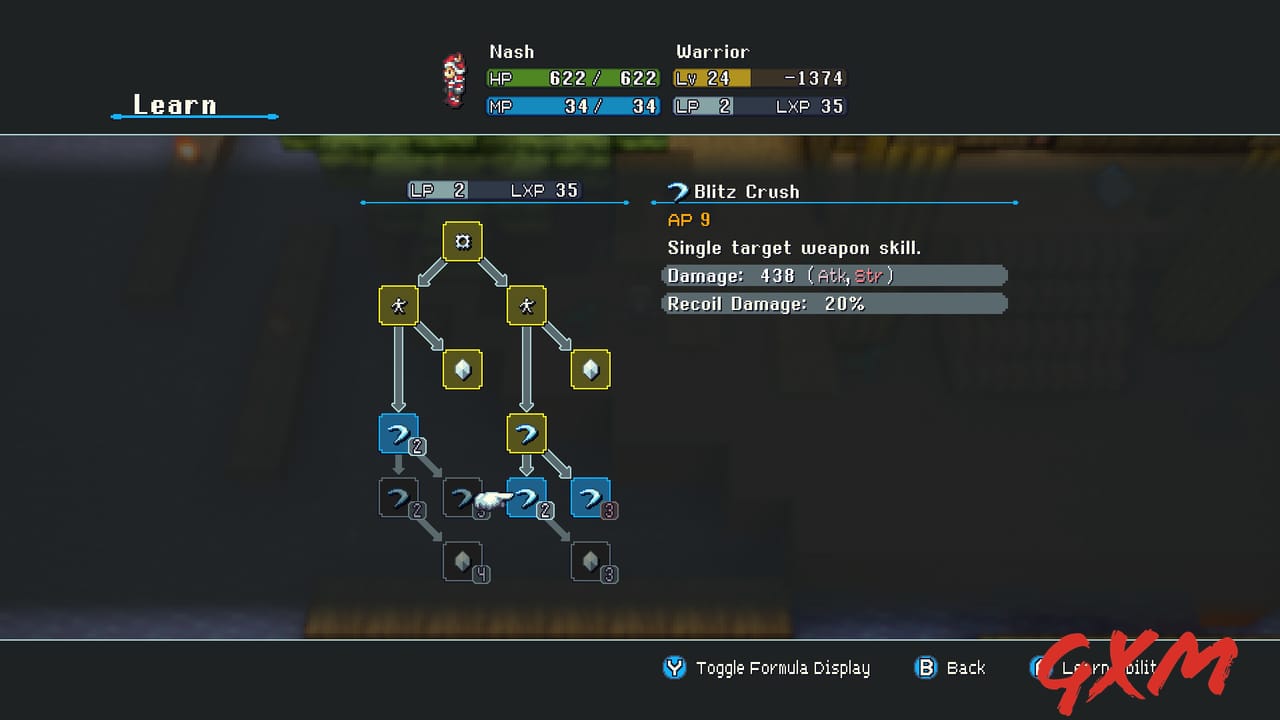Screen dimensions: 1280x720
Task: Select the crystal passive node under the right branch
Action: tap(591, 369)
